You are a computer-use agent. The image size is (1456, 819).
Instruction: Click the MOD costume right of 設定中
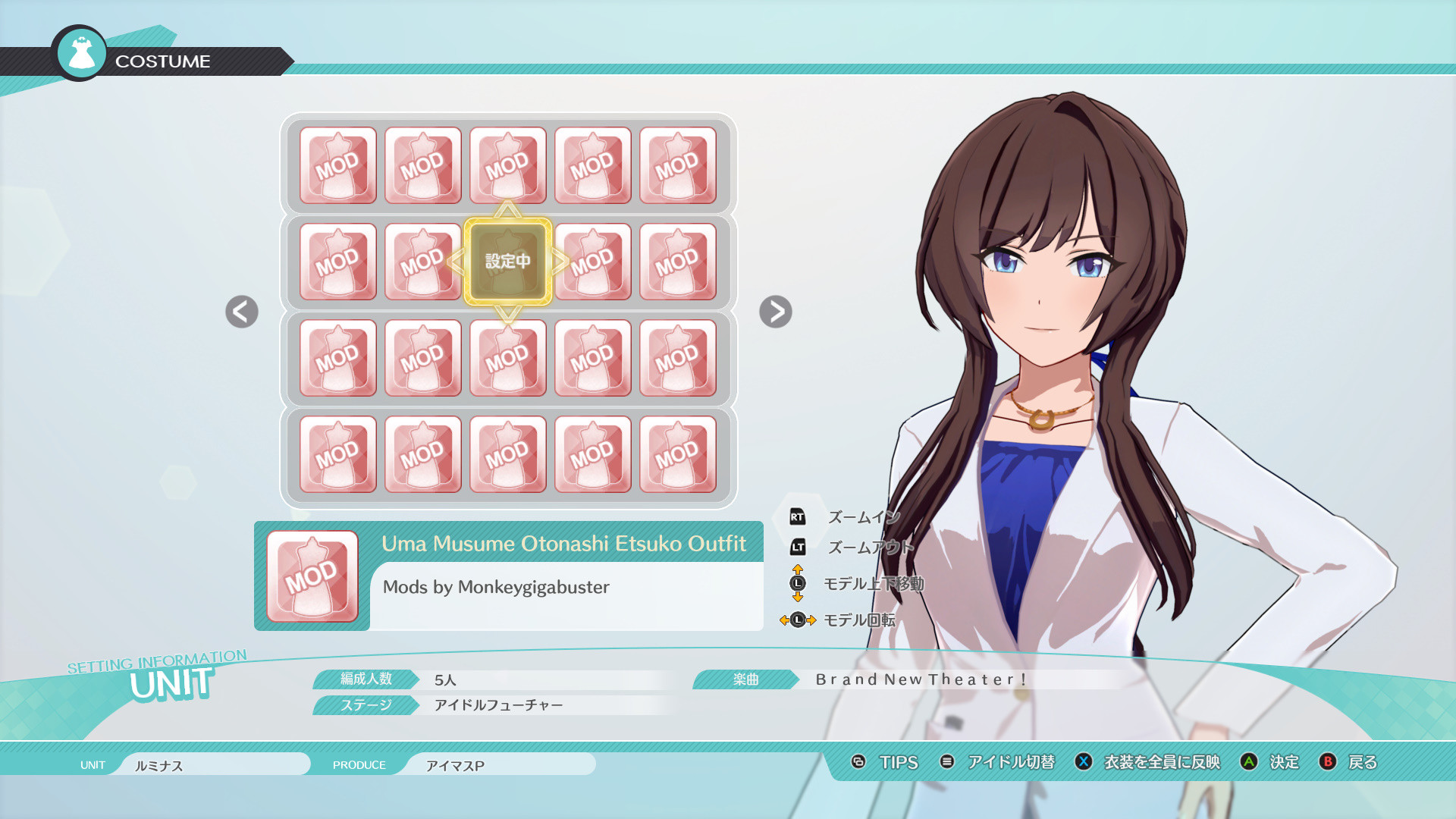point(594,262)
